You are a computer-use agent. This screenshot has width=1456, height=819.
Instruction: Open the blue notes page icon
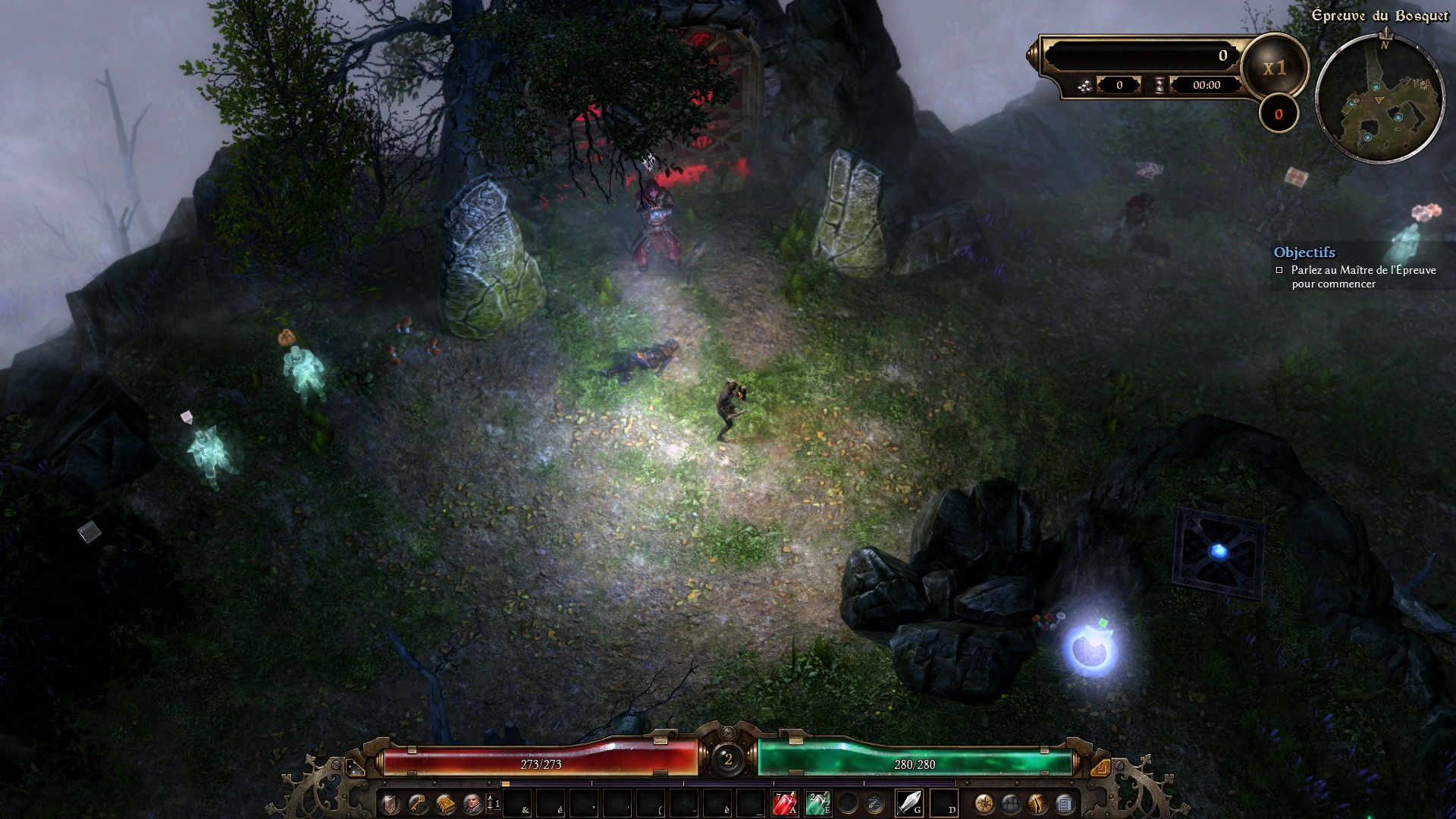(1064, 803)
